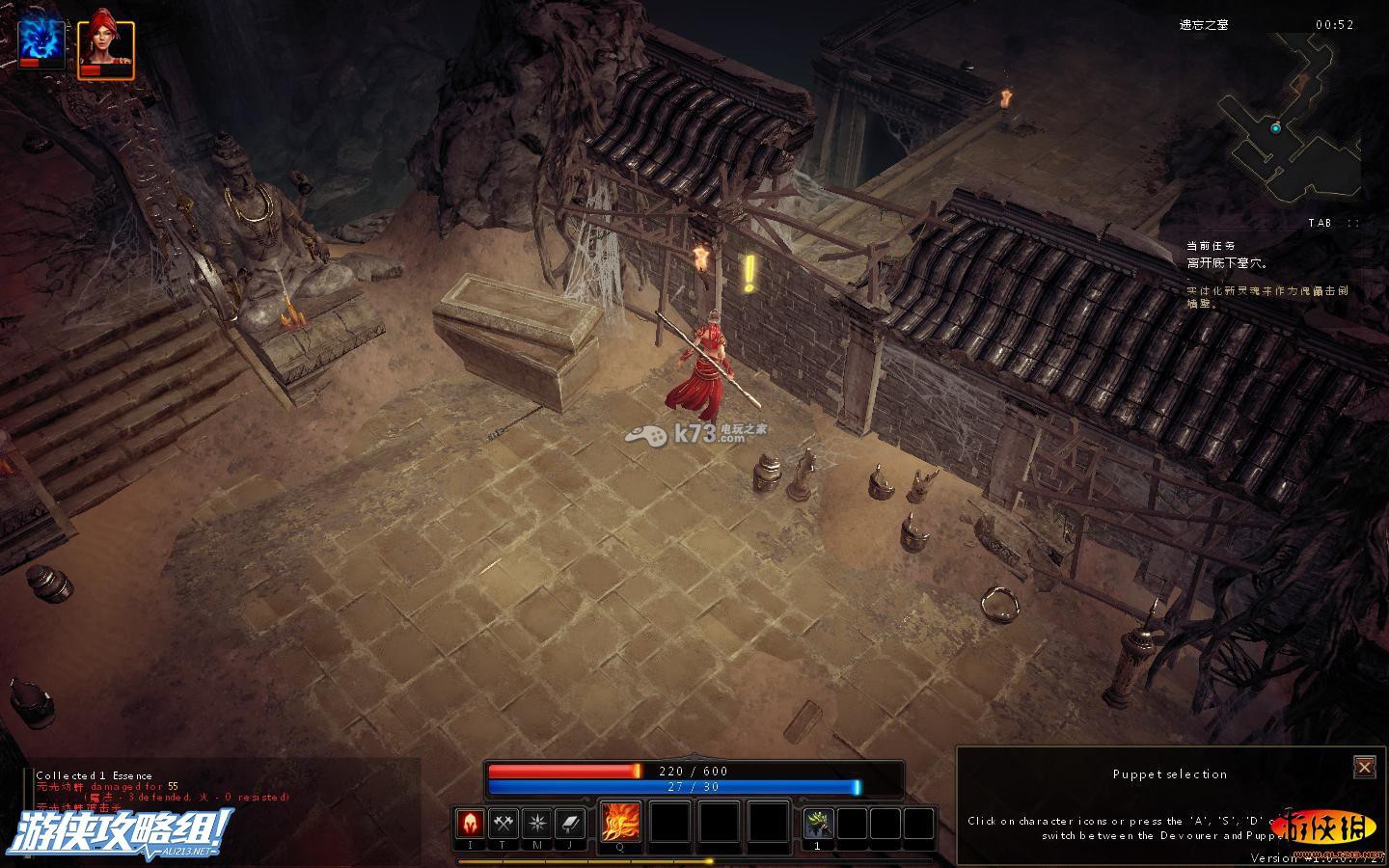Open the journal book icon
Viewport: 1389px width, 868px height.
click(569, 824)
